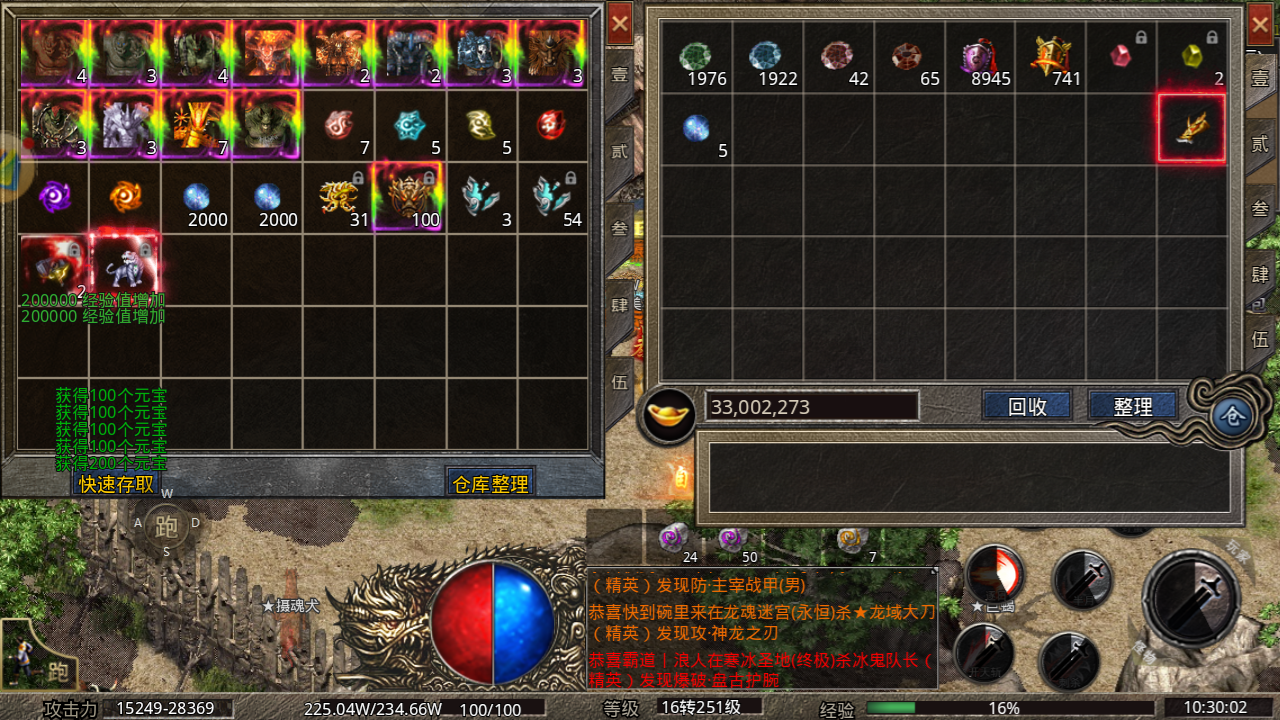This screenshot has width=1280, height=720.
Task: Select the purple swirl orb in the warehouse
Action: coord(54,198)
